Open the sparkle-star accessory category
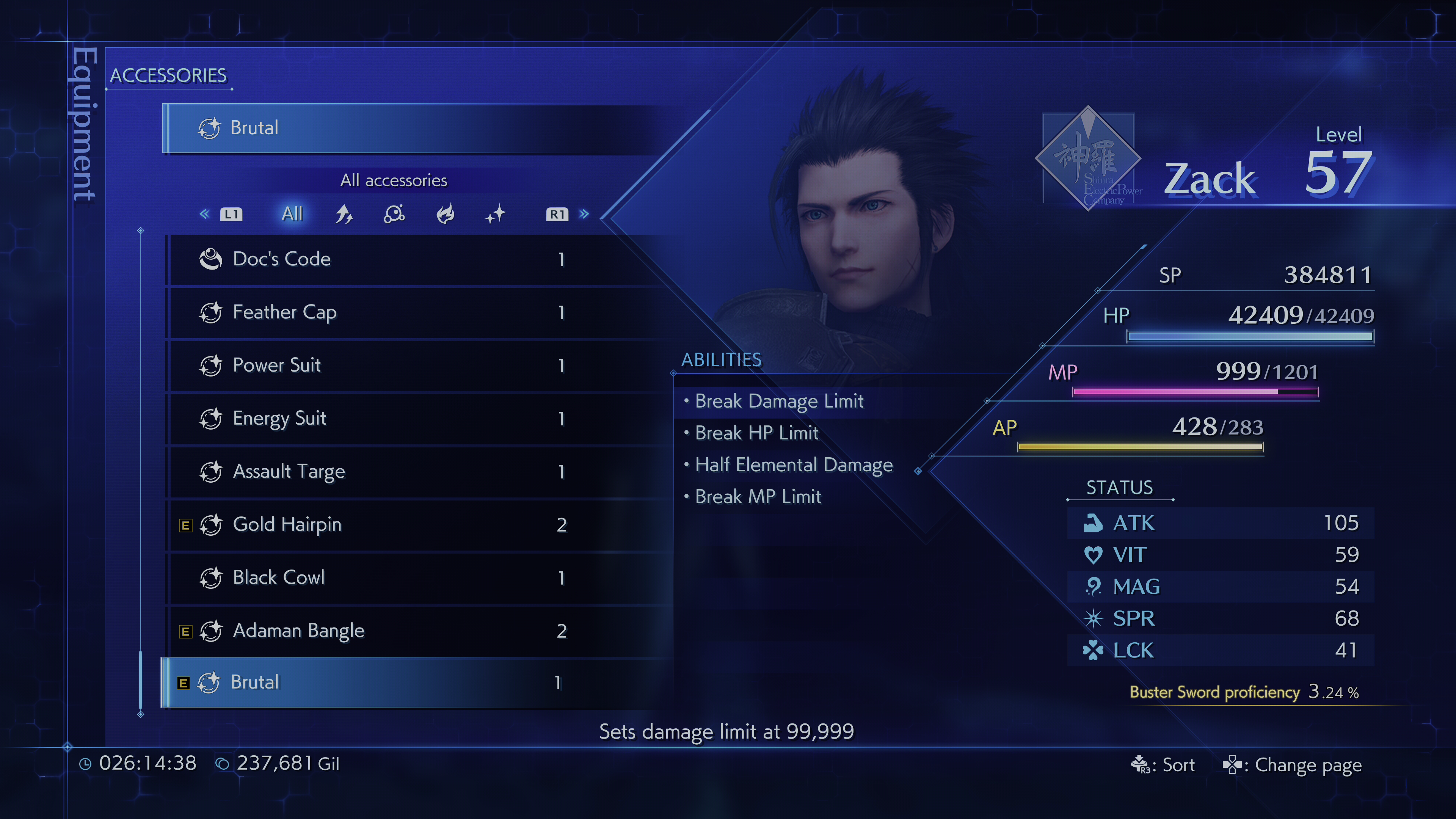The width and height of the screenshot is (1456, 819). click(x=496, y=214)
